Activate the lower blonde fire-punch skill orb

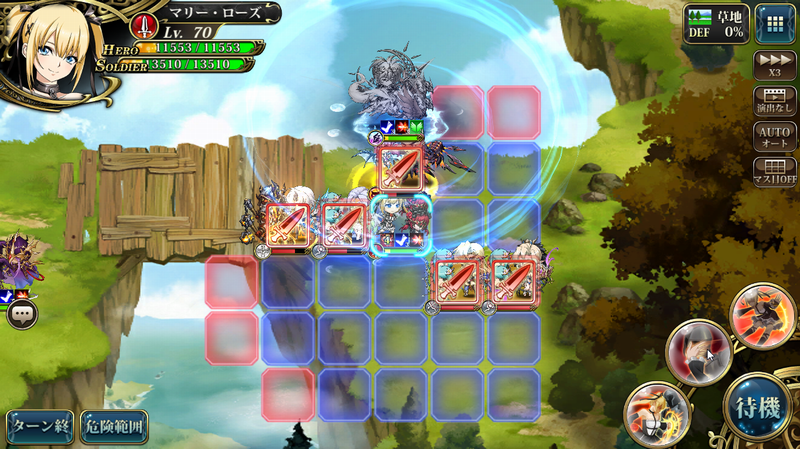point(656,412)
